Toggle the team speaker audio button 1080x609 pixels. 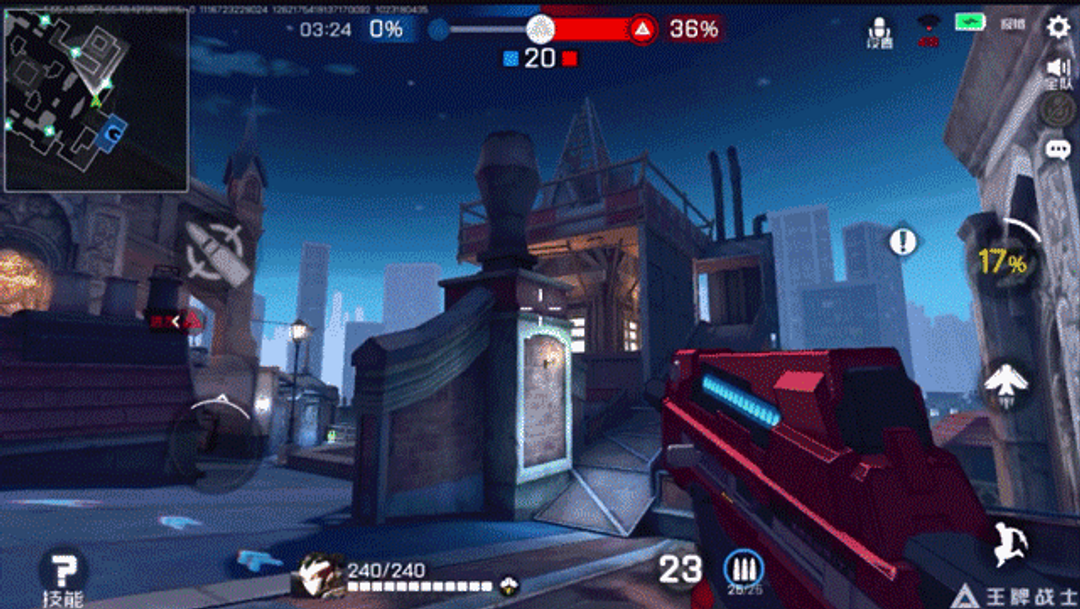coord(1057,70)
